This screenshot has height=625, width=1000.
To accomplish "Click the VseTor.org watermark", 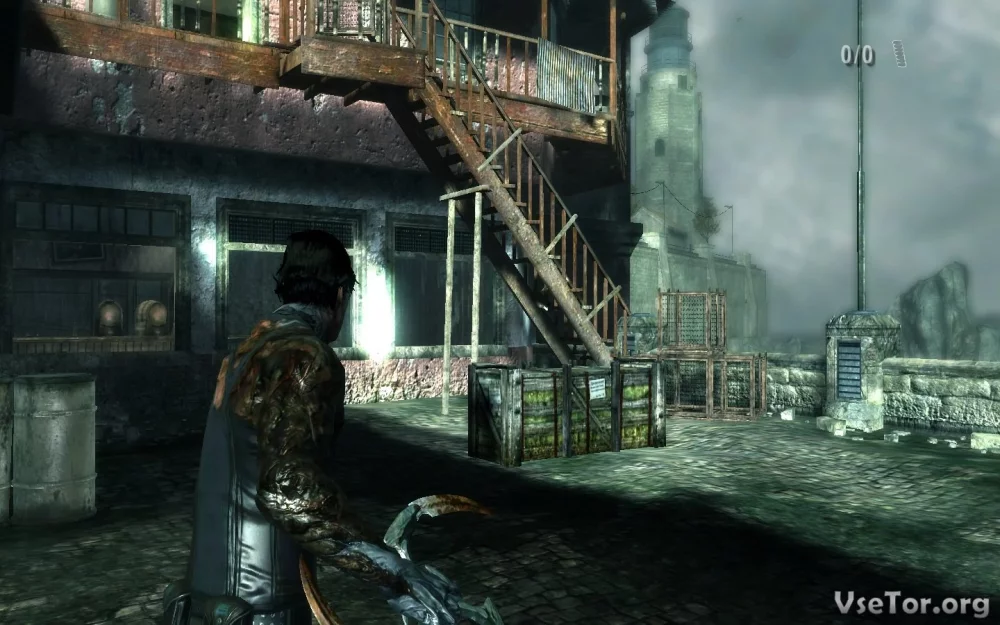I will [x=910, y=603].
